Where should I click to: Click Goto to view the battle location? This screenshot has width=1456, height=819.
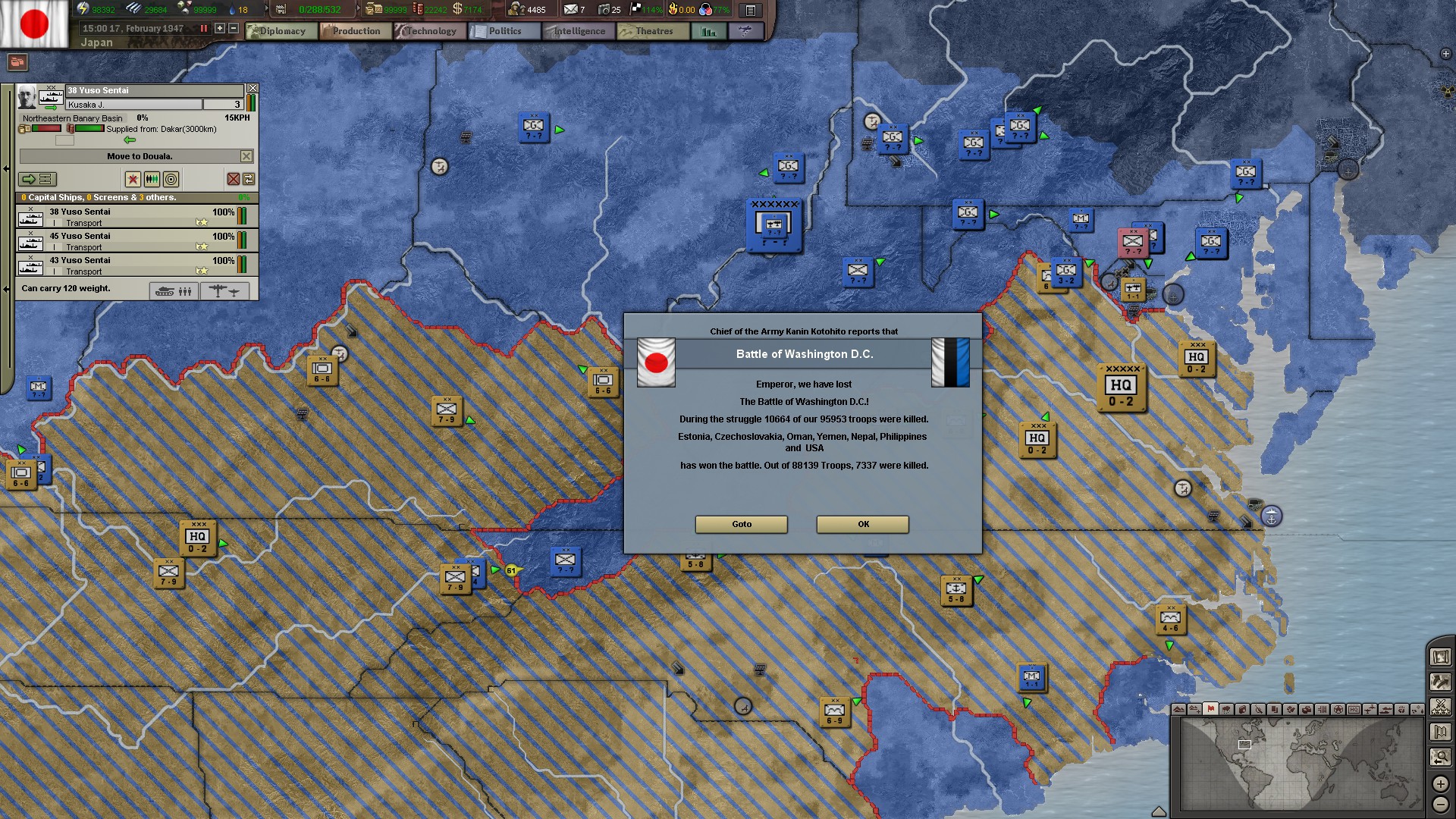click(x=740, y=524)
